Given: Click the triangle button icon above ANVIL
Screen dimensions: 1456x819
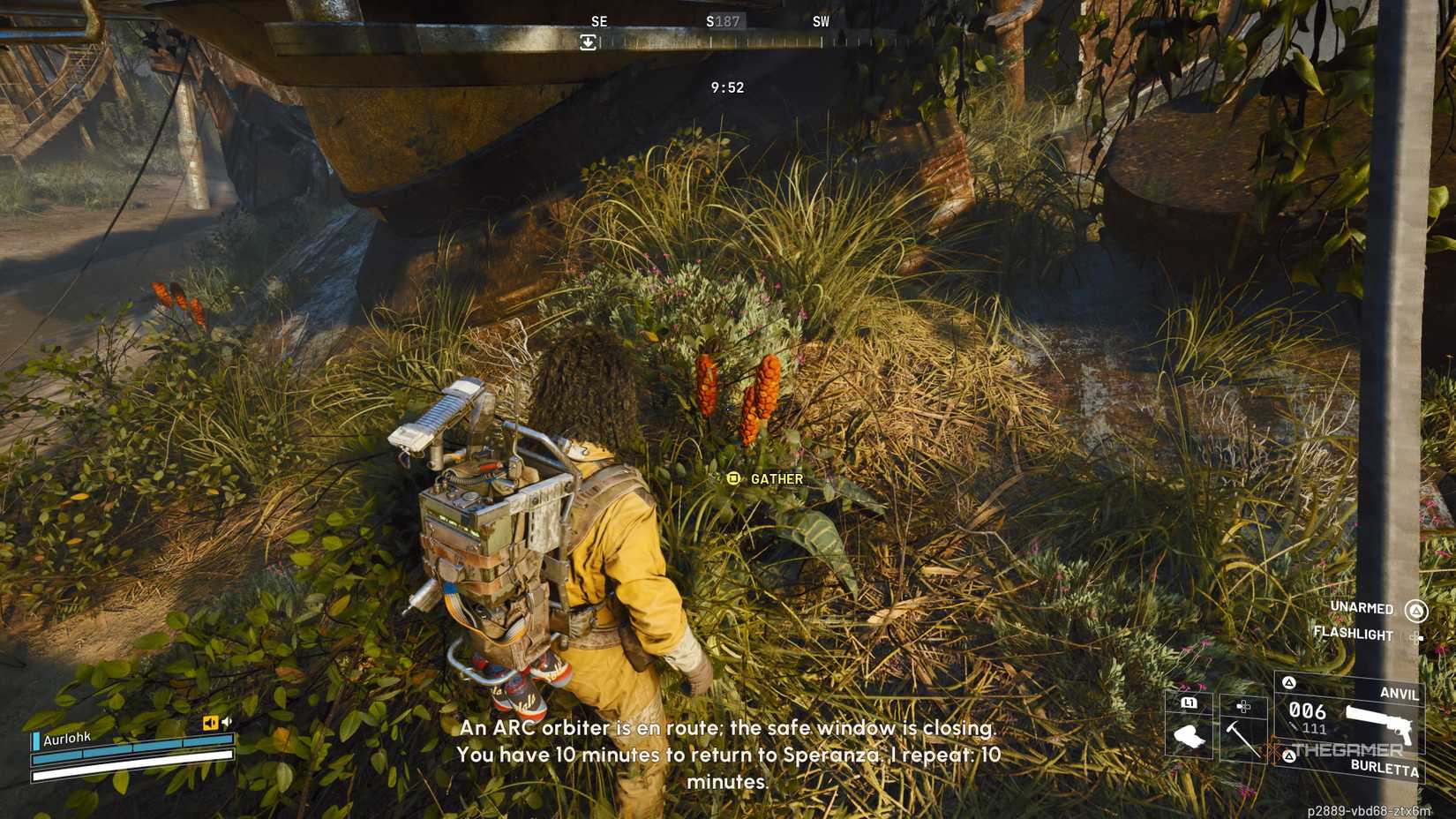Looking at the screenshot, I should 1288,682.
